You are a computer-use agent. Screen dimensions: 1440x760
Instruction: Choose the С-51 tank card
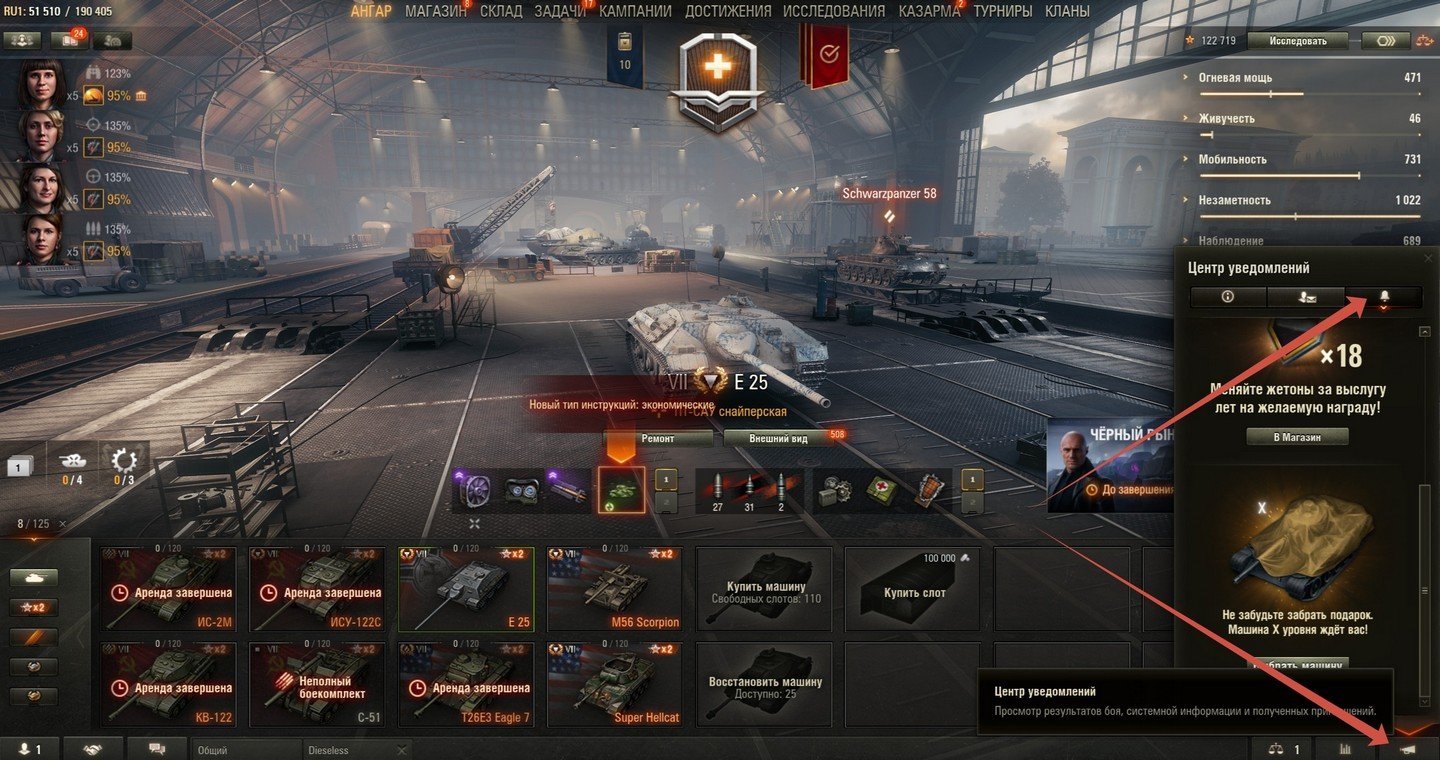point(316,684)
